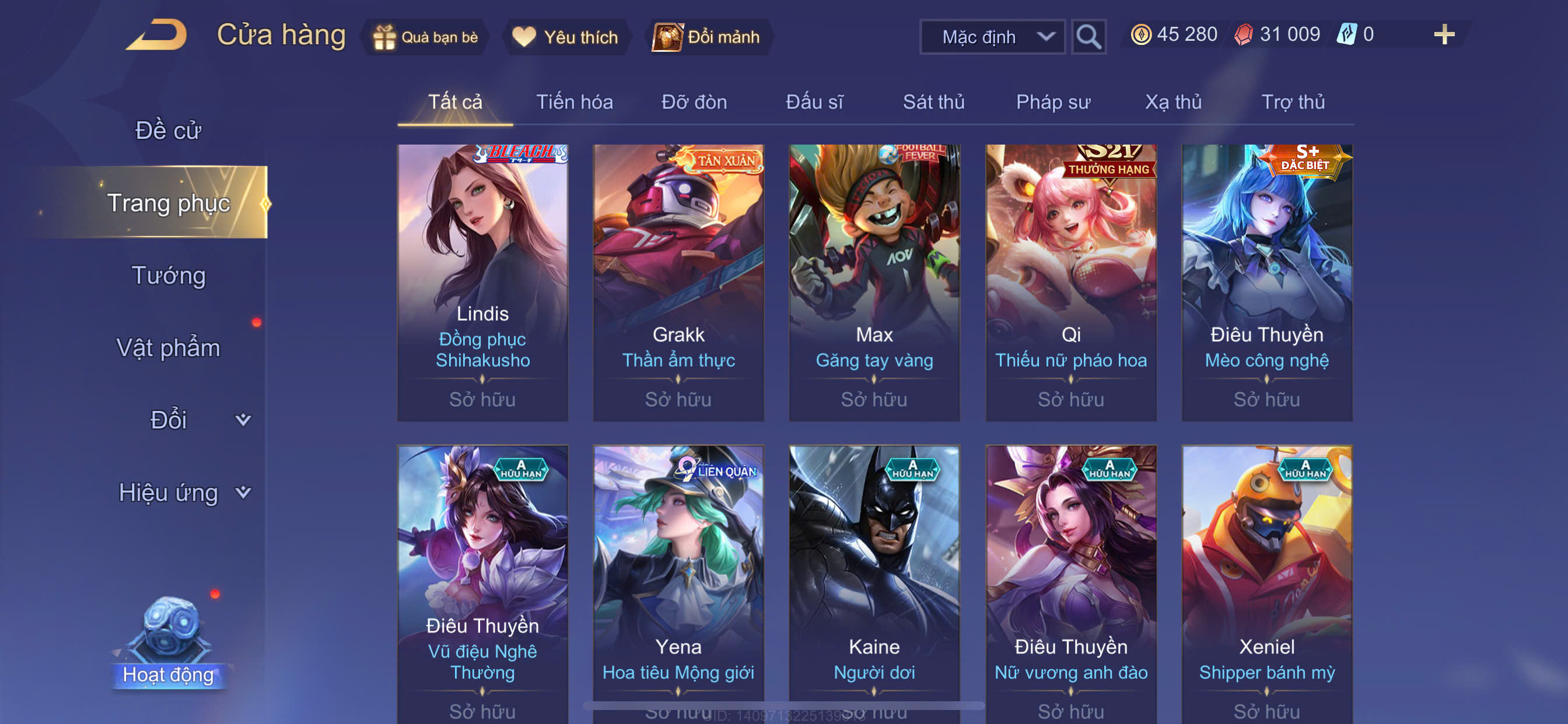Open the Tướng heroes section
1568x724 pixels.
click(169, 276)
